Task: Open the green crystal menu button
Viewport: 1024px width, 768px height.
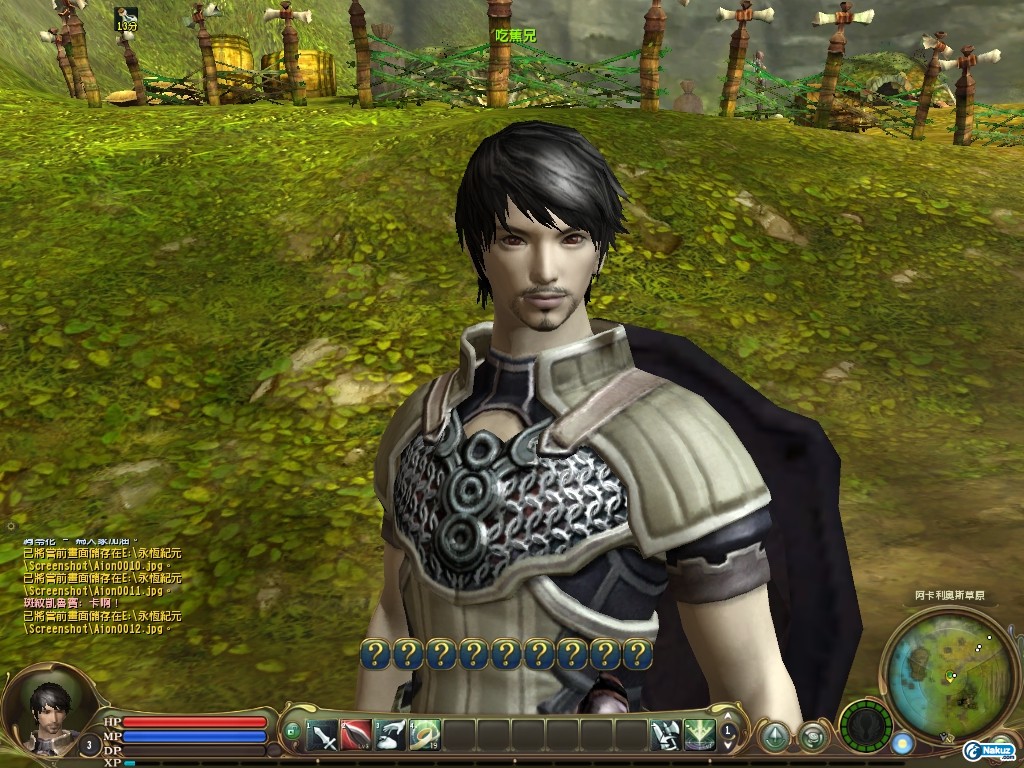Action: (x=773, y=736)
